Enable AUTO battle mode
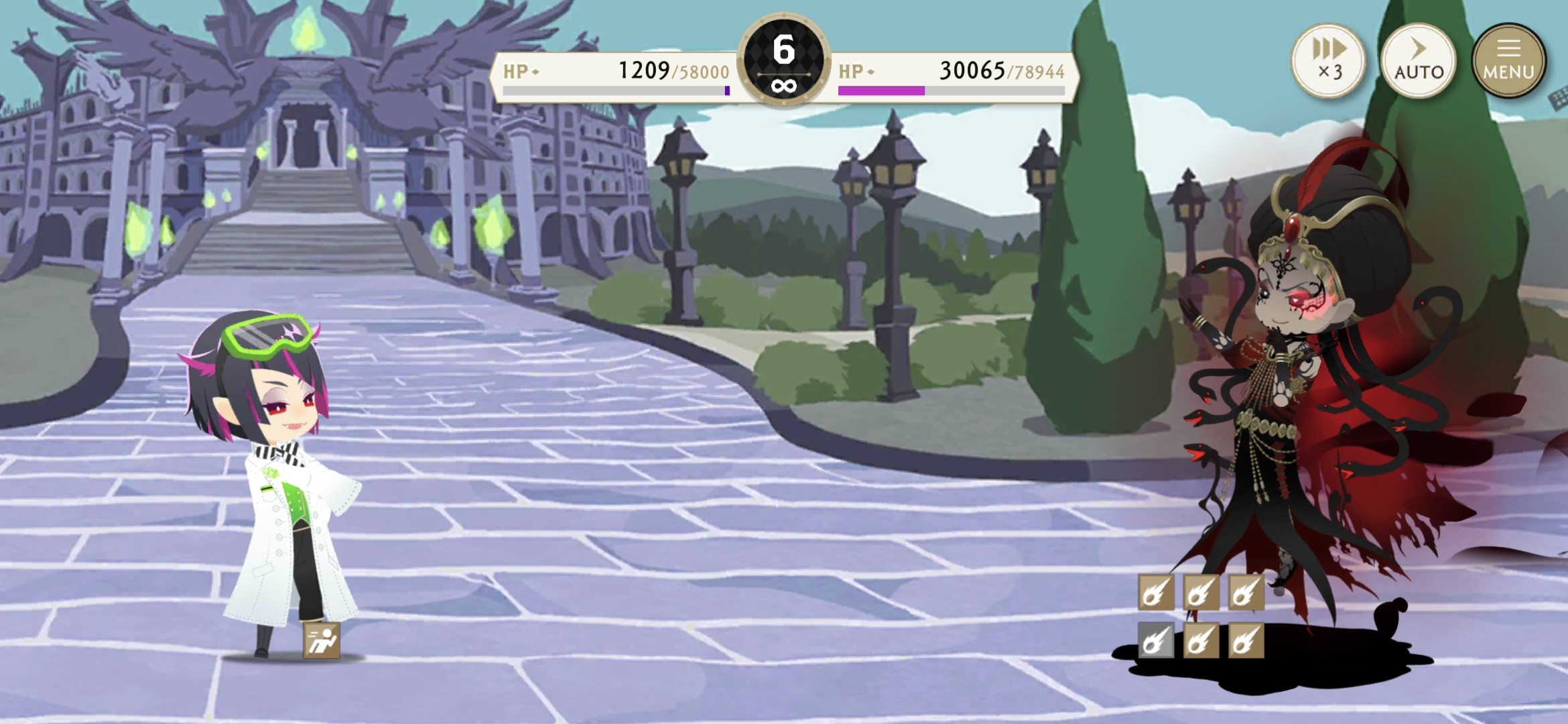Viewport: 1568px width, 724px height. (x=1419, y=60)
